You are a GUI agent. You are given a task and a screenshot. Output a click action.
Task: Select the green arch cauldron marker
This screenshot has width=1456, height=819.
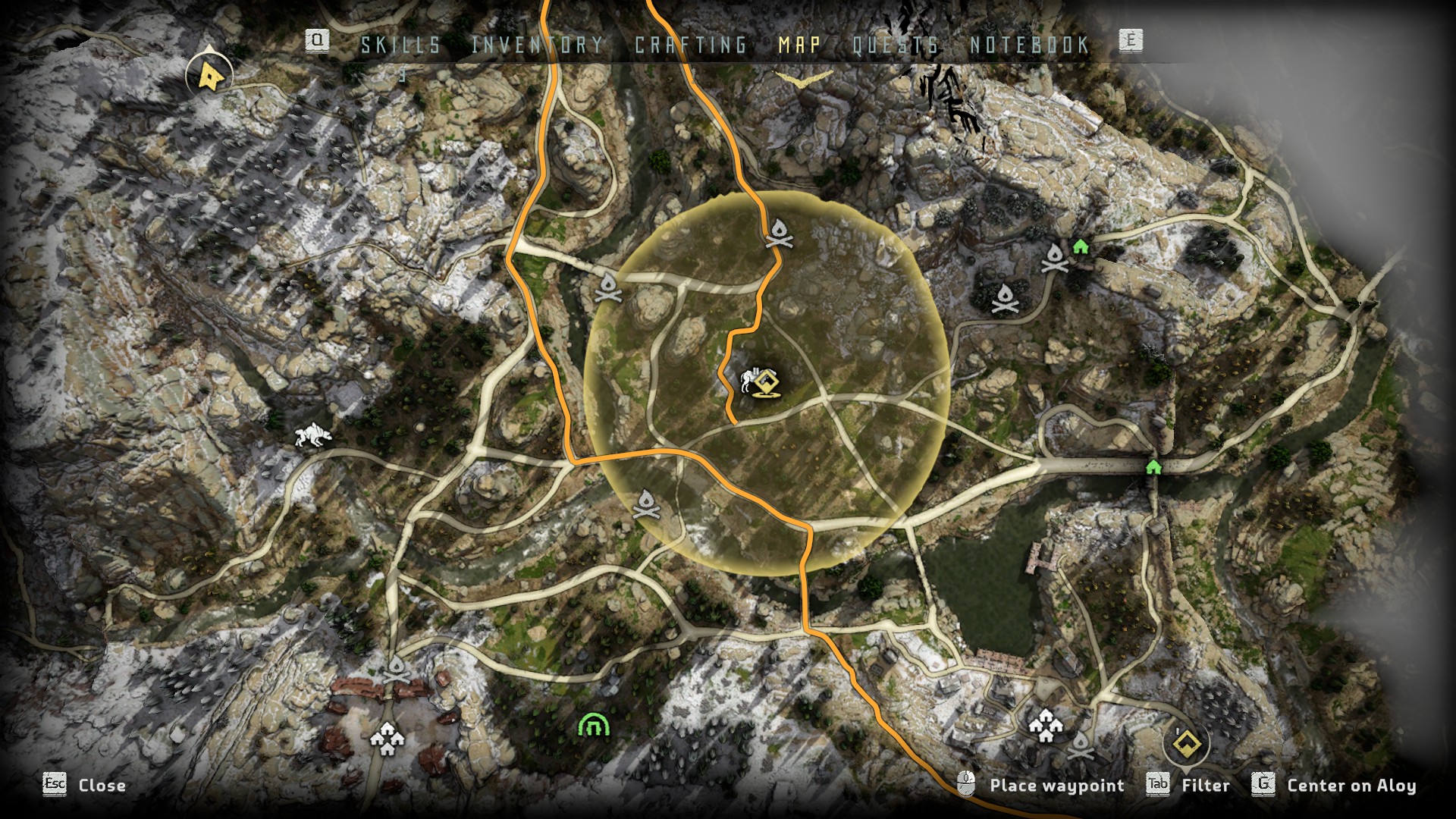tap(594, 726)
